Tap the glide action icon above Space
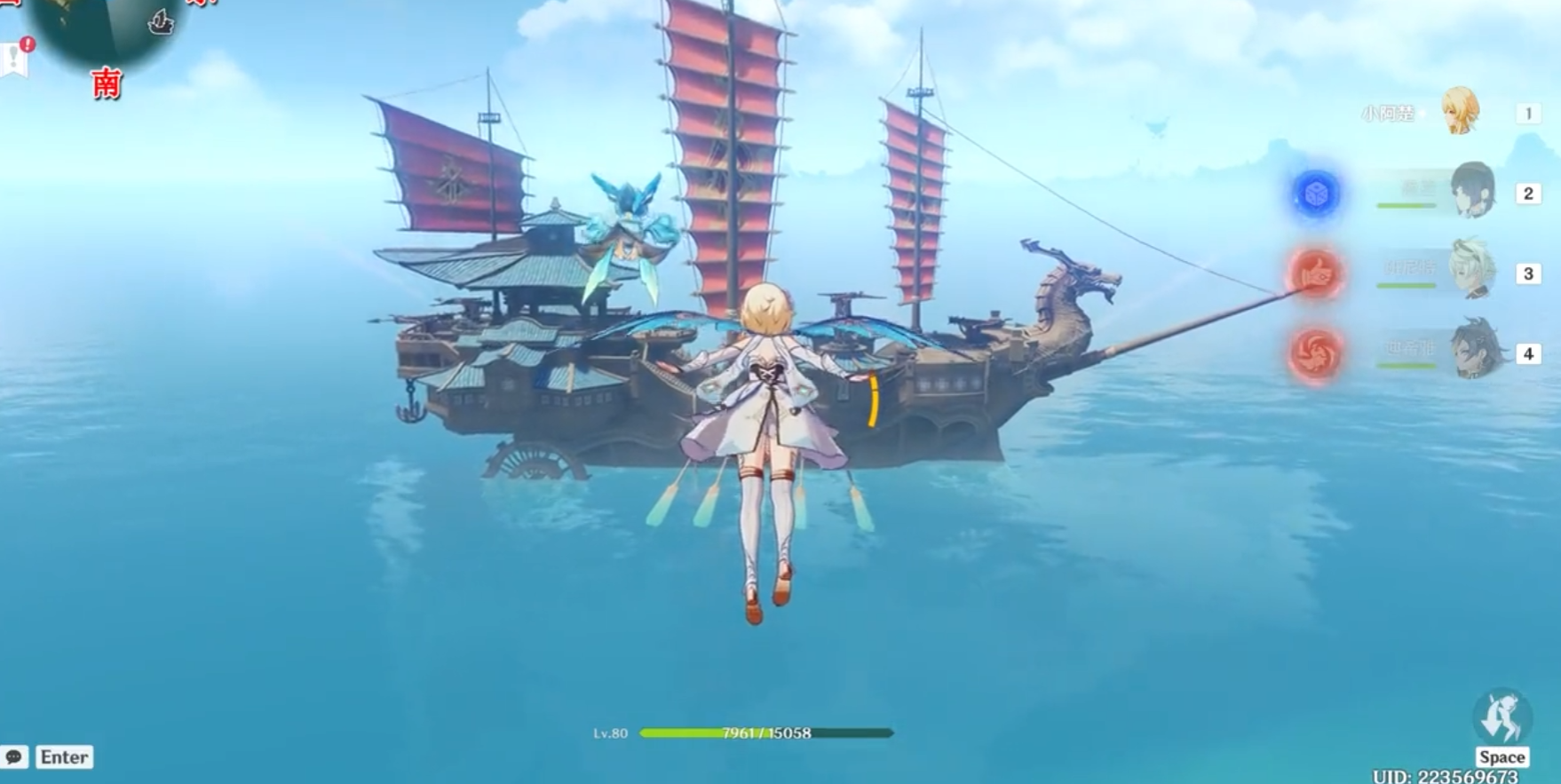Screen dimensions: 1561x784 [x=1502, y=717]
